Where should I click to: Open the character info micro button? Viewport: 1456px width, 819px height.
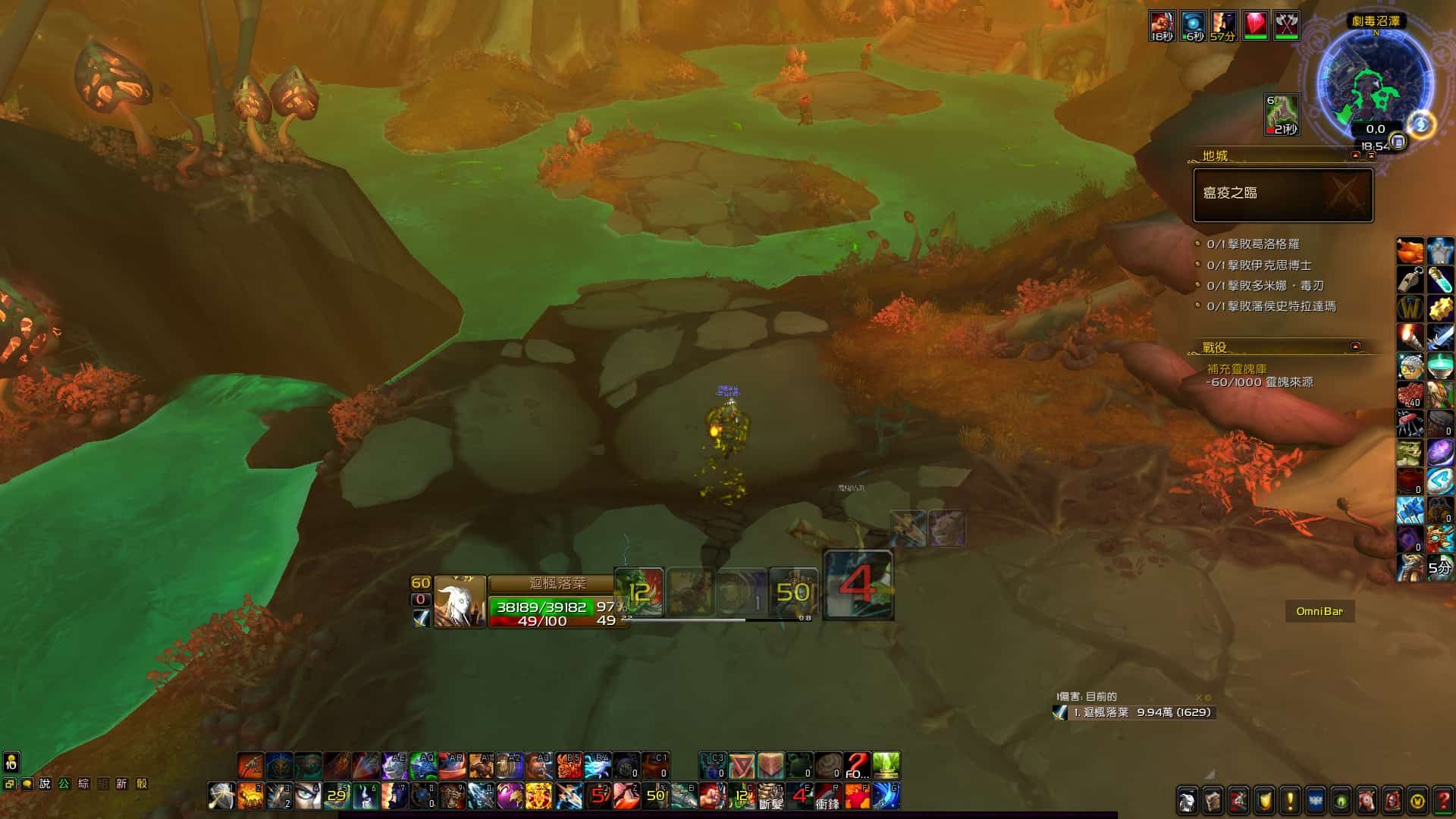coord(1188,801)
